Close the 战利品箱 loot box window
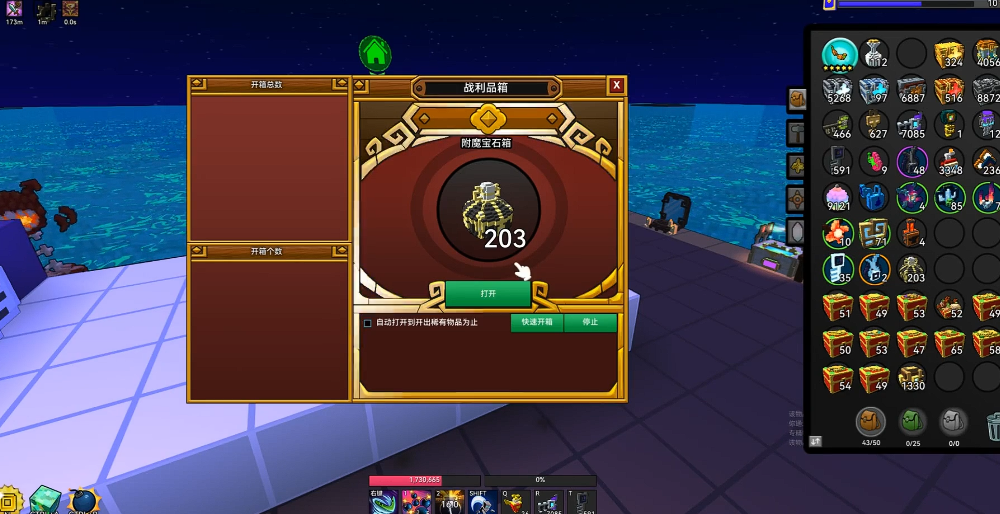Image resolution: width=1000 pixels, height=514 pixels. pyautogui.click(x=617, y=86)
